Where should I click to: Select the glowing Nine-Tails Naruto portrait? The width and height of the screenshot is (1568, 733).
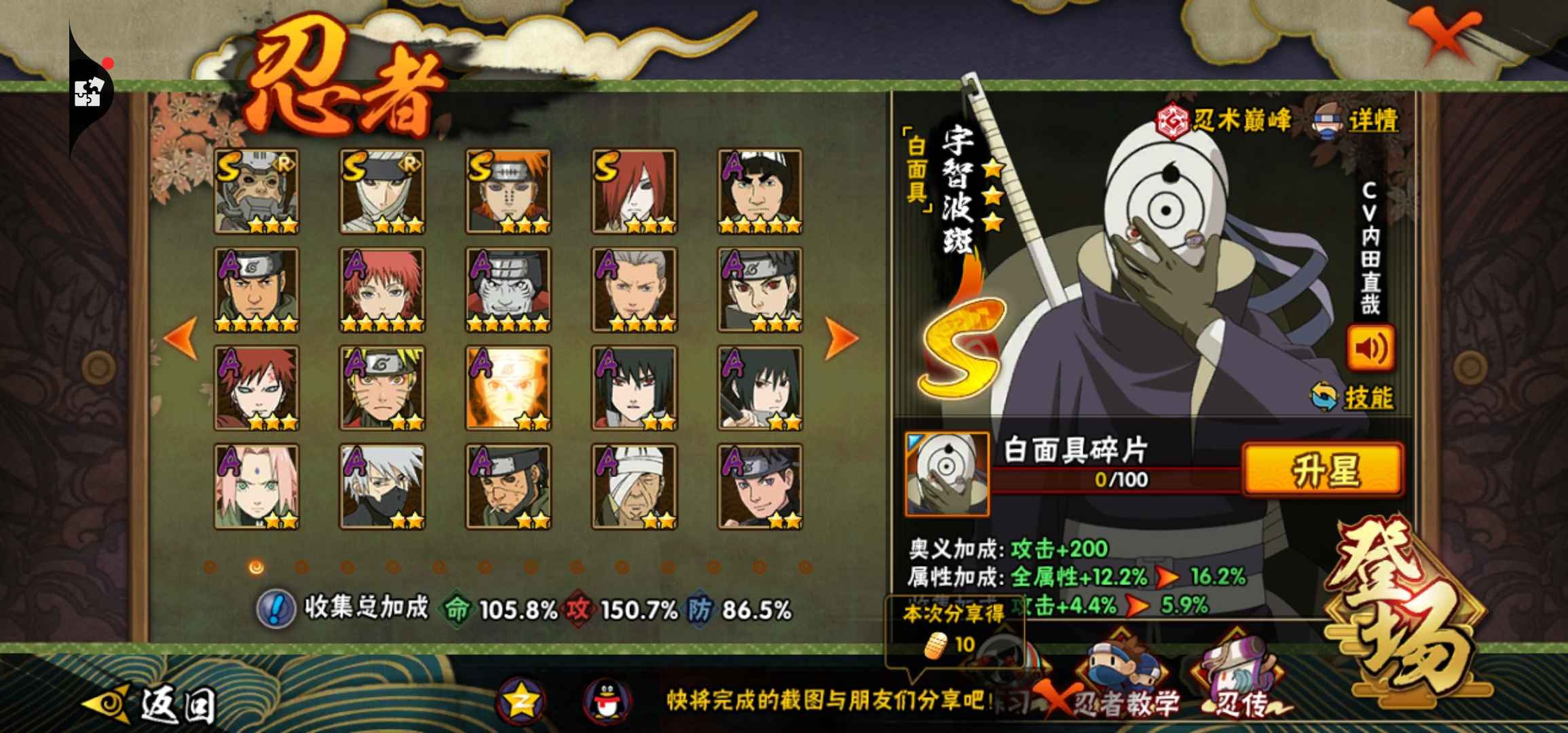[x=508, y=388]
